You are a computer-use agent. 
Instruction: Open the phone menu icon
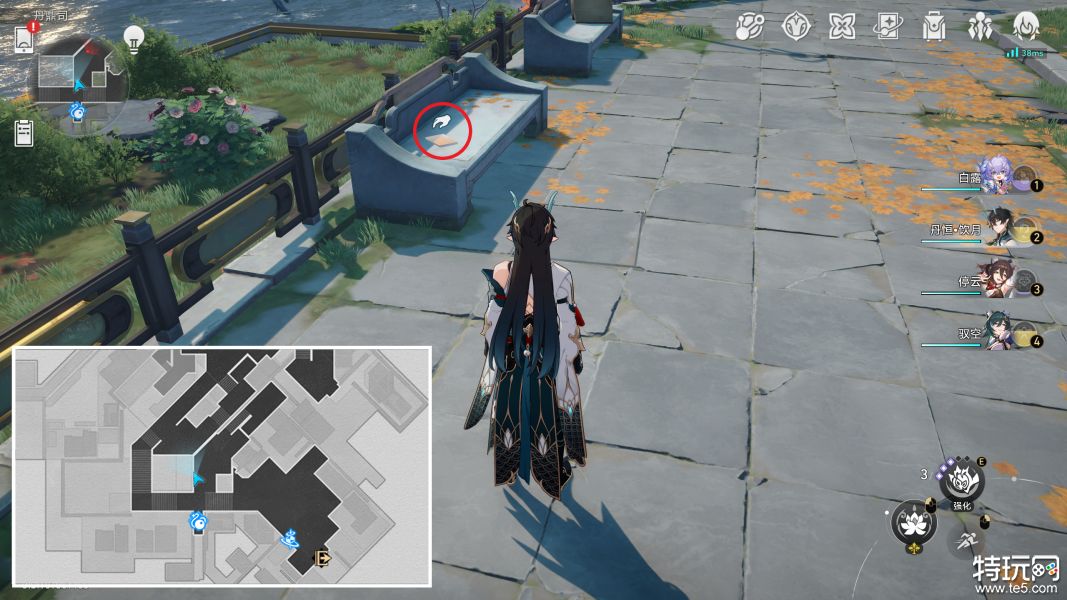tap(25, 39)
